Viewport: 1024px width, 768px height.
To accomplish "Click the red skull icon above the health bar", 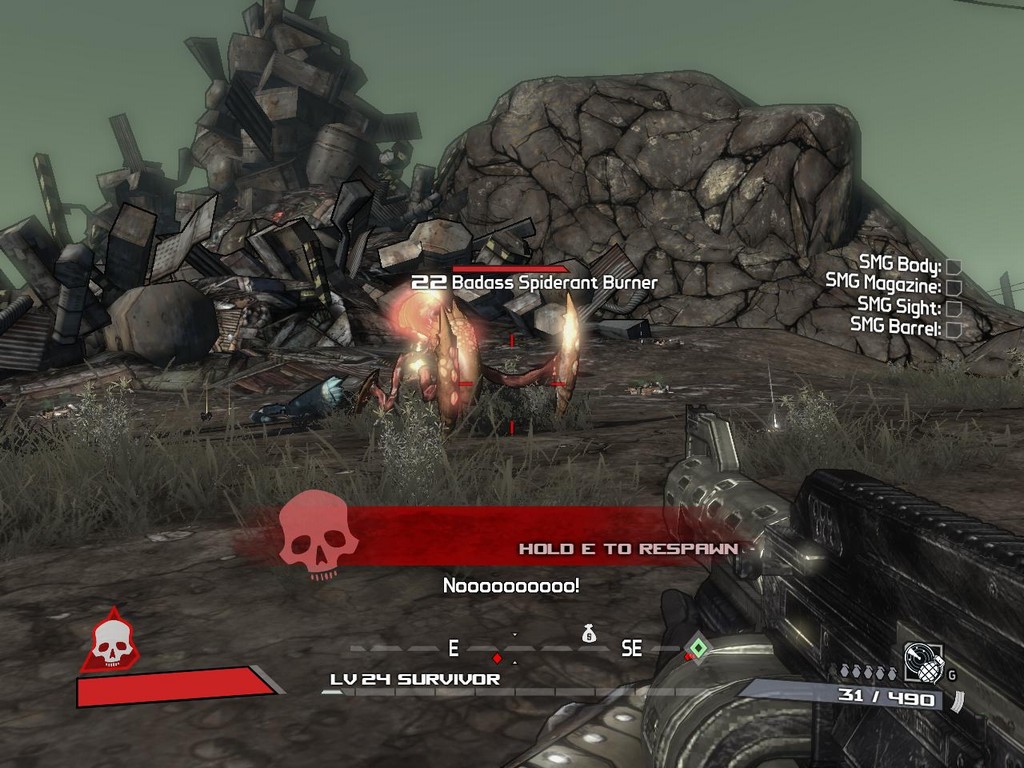I will pos(111,642).
